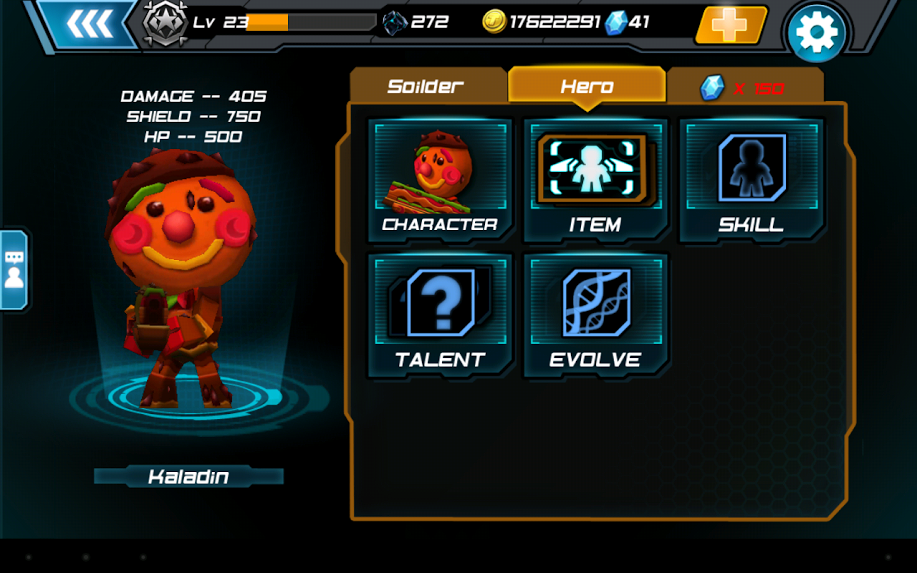Image resolution: width=917 pixels, height=573 pixels.
Task: Tap the orange plus button to add currency
Action: pos(730,25)
